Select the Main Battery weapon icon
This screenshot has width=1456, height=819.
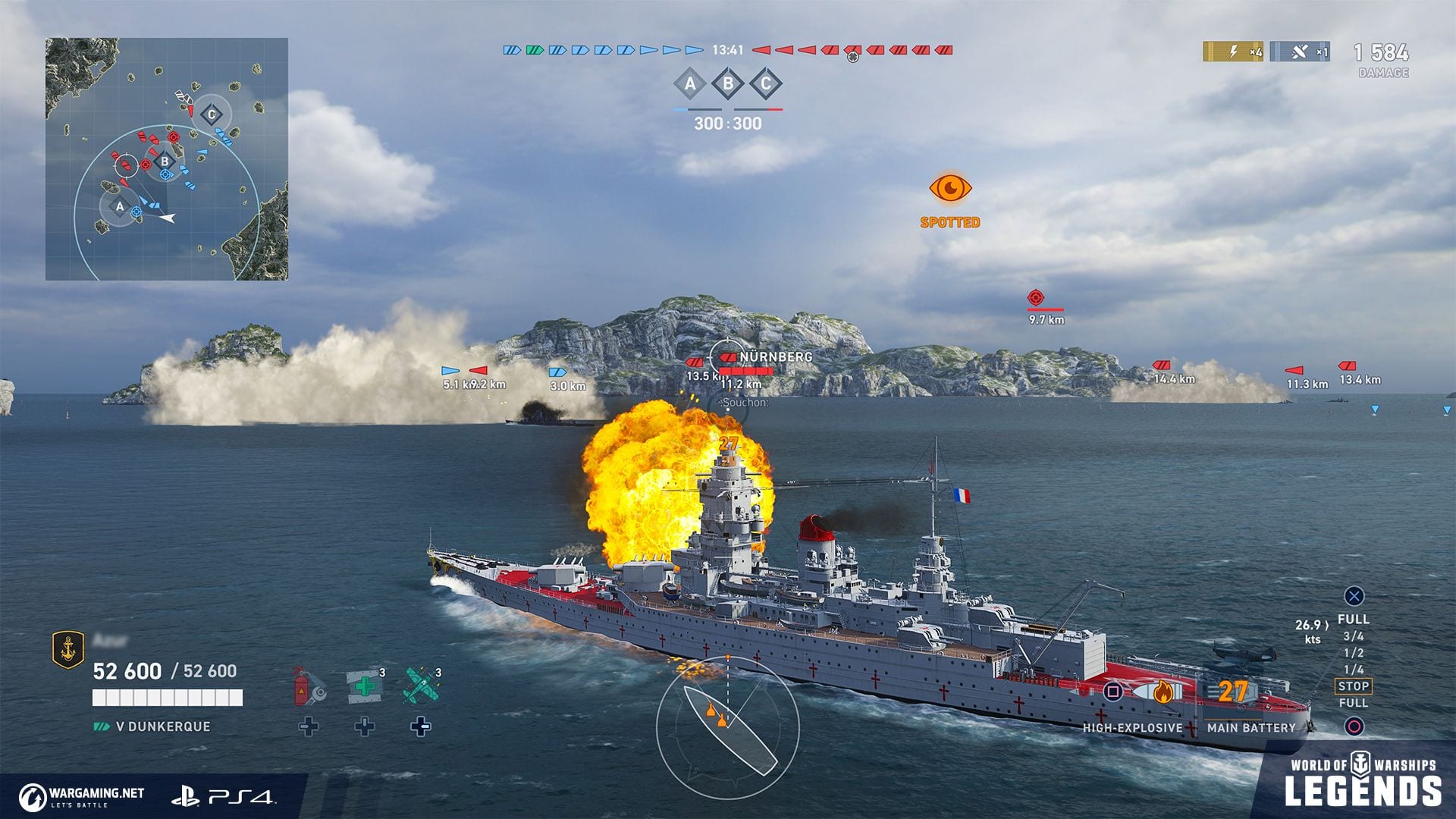pyautogui.click(x=1232, y=692)
